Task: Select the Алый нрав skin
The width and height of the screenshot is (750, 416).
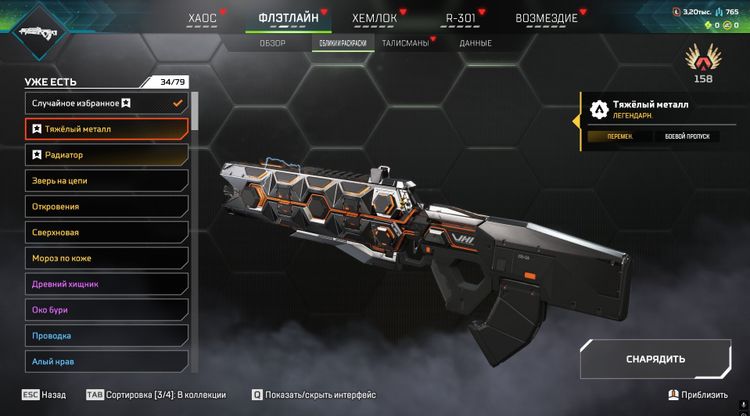Action: tap(106, 361)
